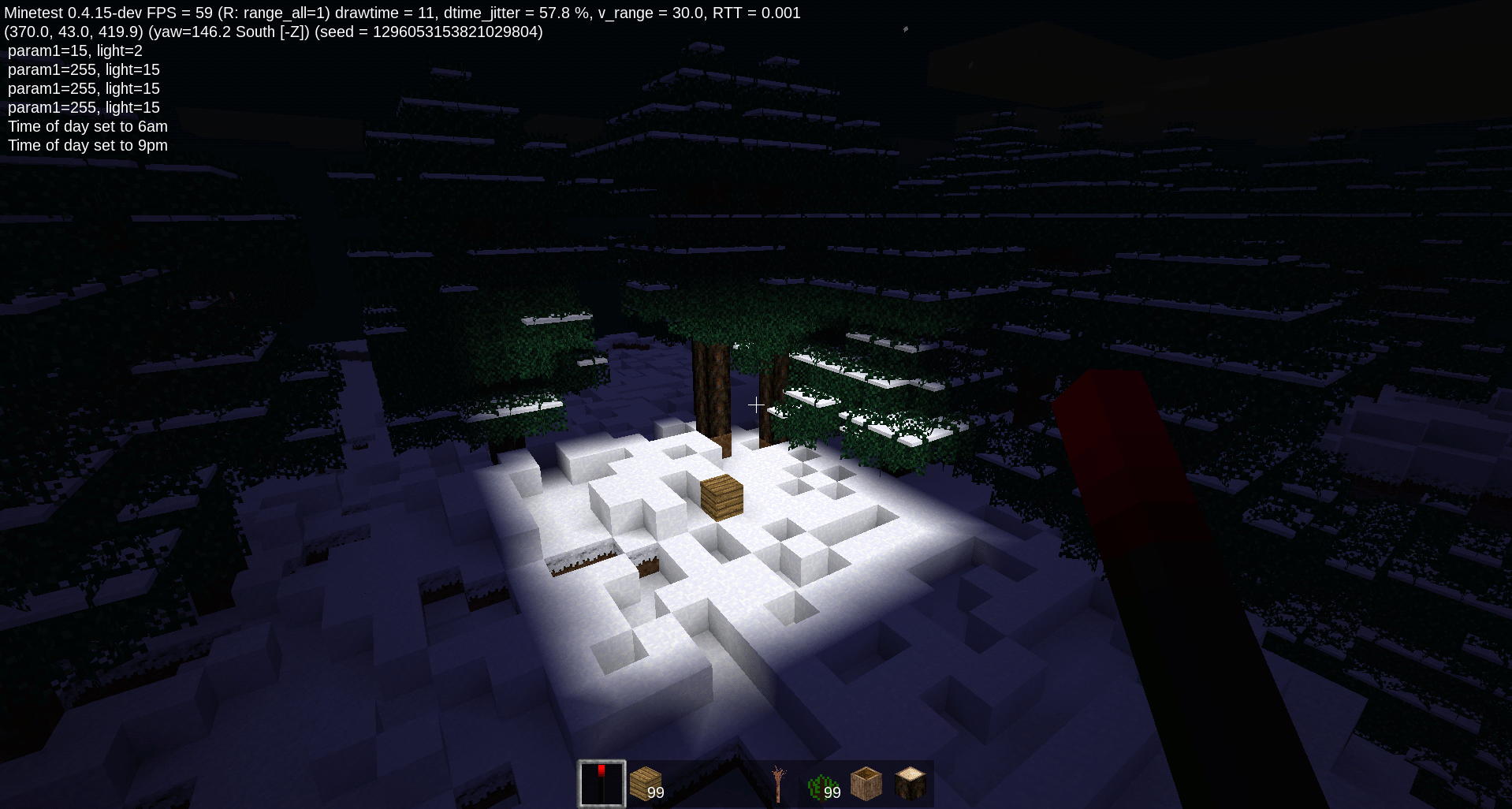Click the param1=15, light=2 message

pos(75,50)
